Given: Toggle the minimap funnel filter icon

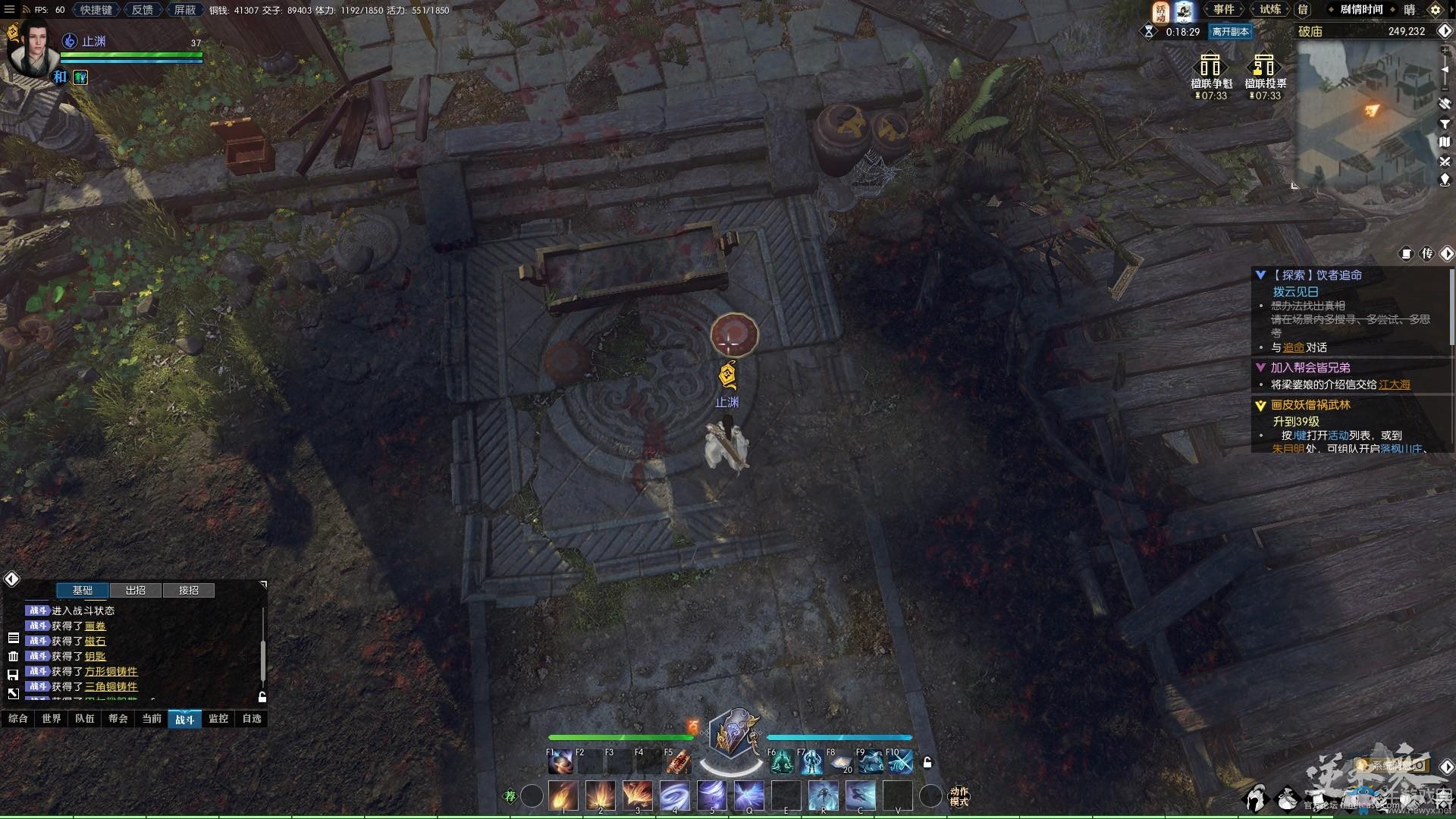Looking at the screenshot, I should pos(1445,124).
